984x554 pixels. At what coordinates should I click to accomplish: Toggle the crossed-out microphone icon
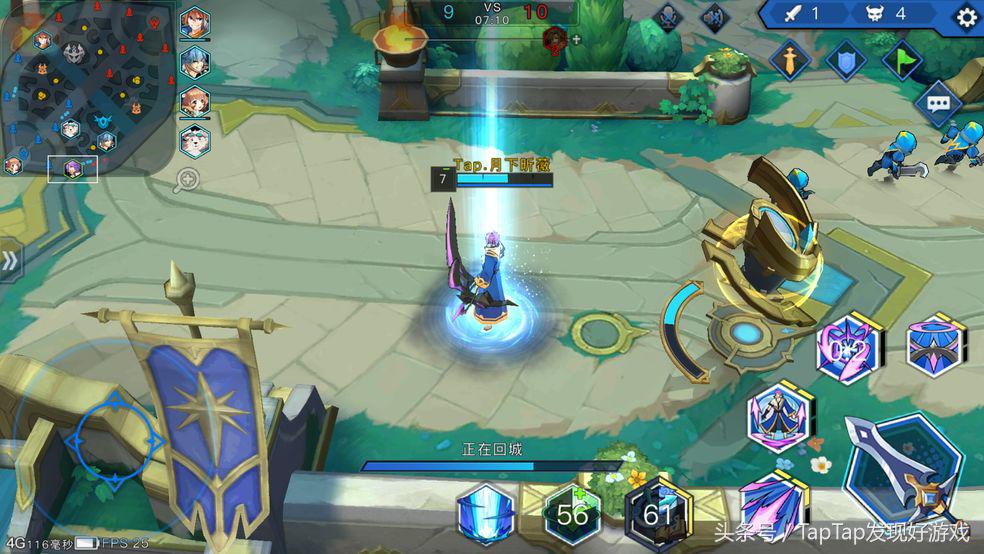(x=667, y=16)
